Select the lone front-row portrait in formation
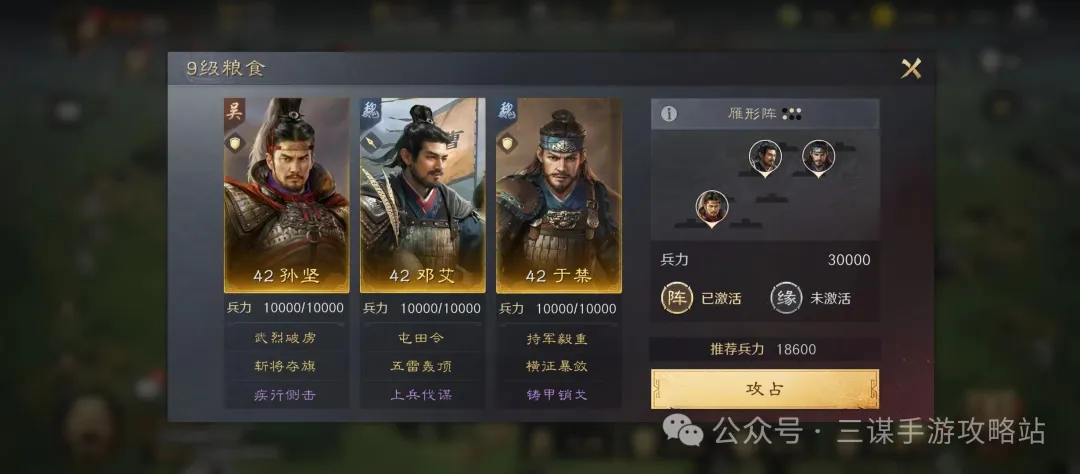Screen dimensions: 1080x474 tap(711, 207)
